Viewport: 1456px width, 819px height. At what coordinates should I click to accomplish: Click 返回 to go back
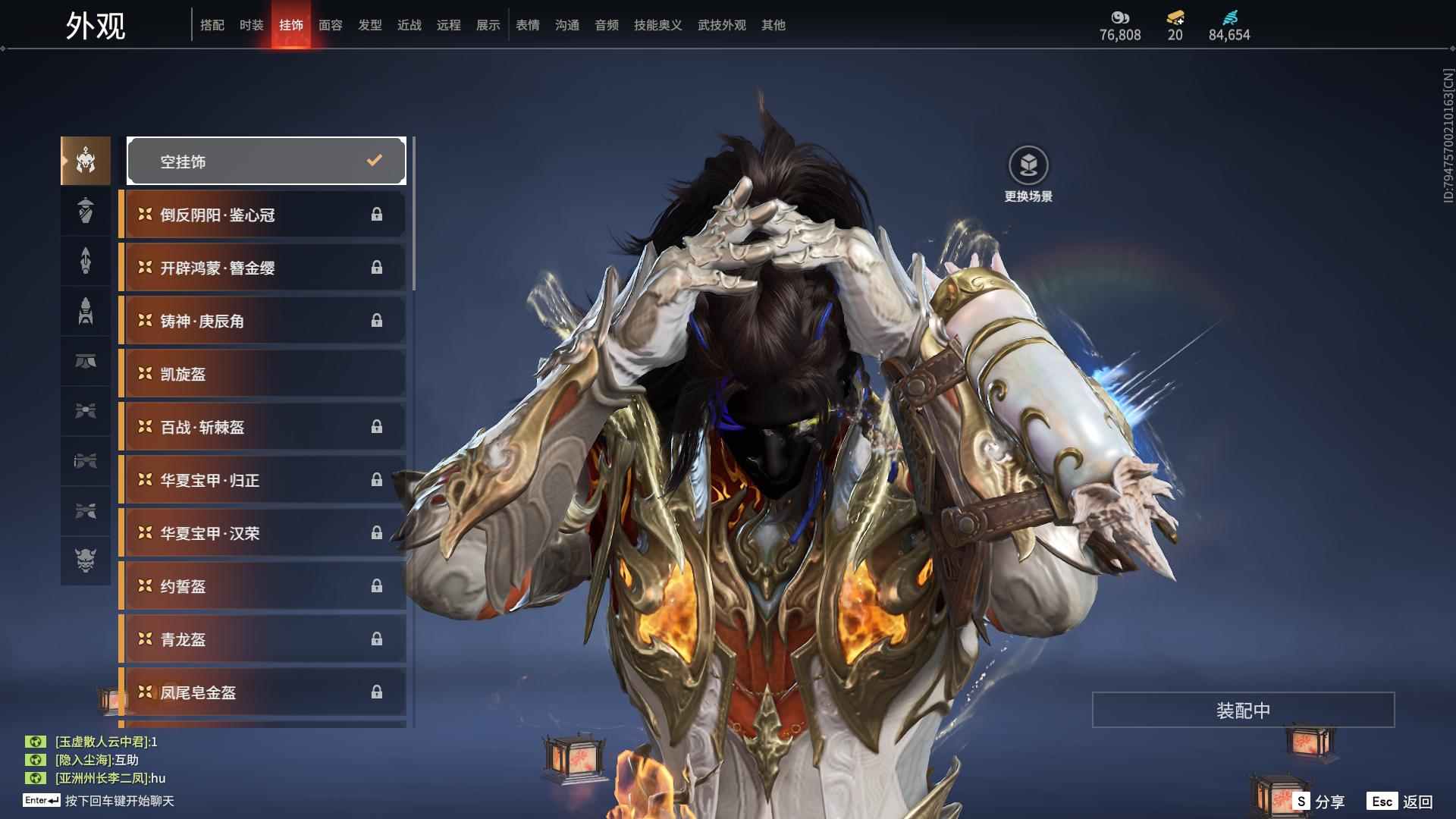pos(1401,801)
